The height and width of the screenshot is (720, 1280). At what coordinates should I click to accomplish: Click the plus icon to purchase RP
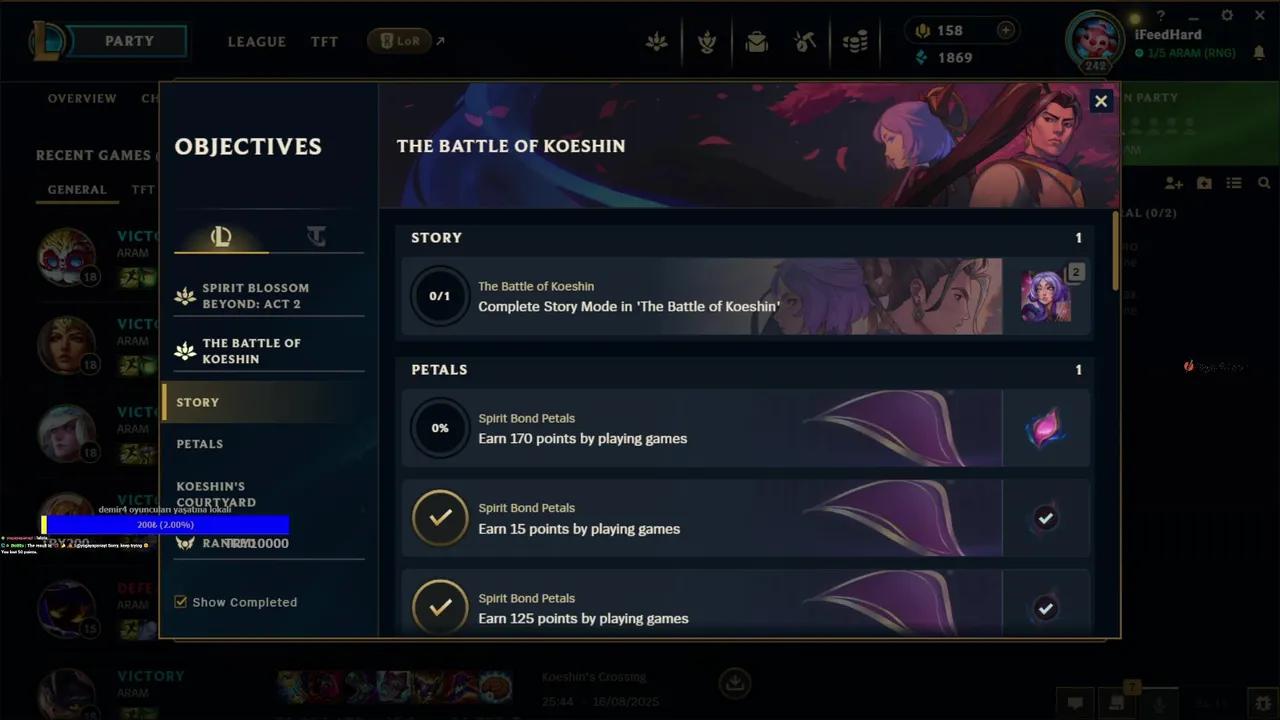pyautogui.click(x=1005, y=30)
